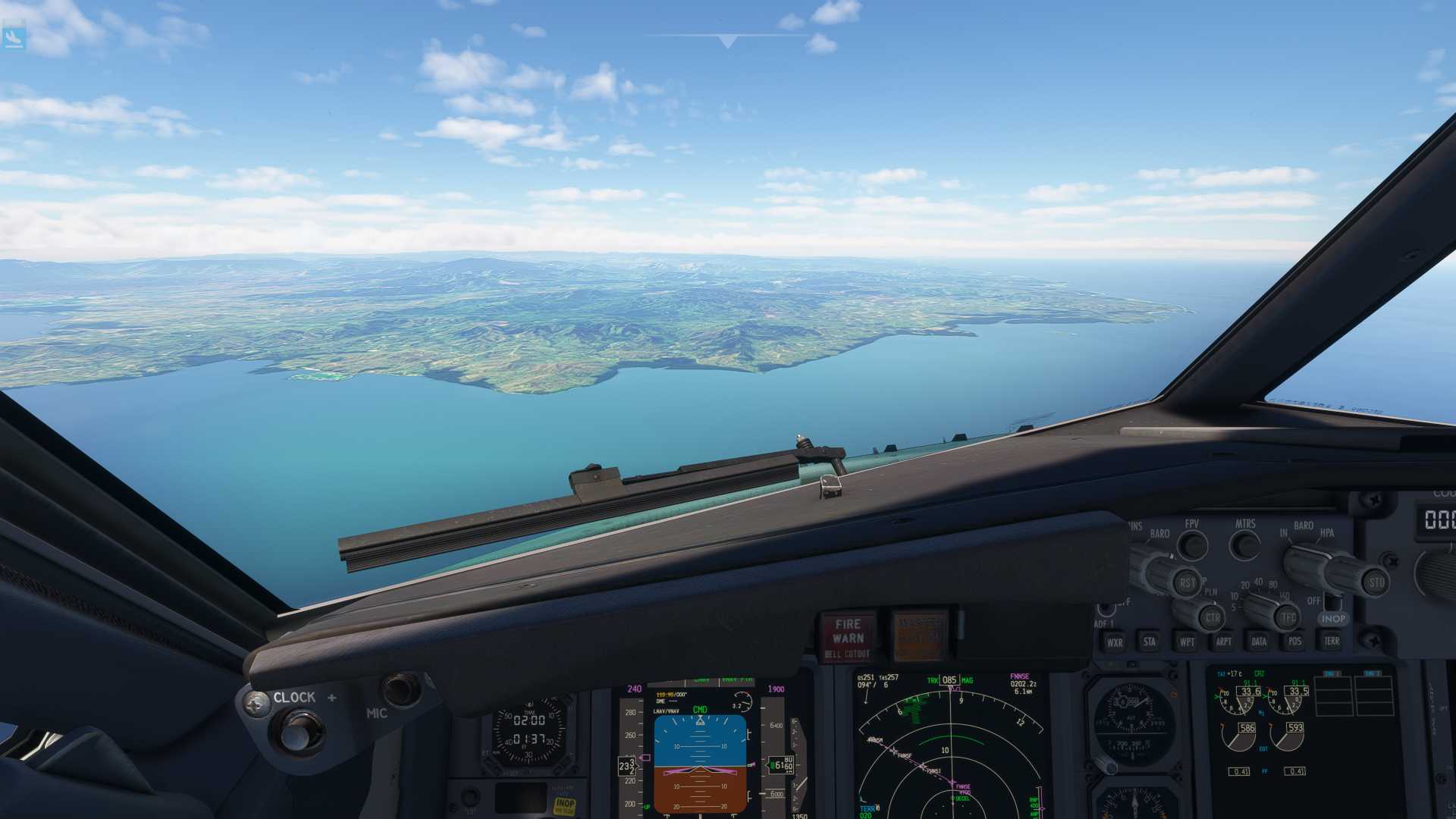Click the FPV flight path vector button
The width and height of the screenshot is (1456, 819).
tap(1193, 544)
